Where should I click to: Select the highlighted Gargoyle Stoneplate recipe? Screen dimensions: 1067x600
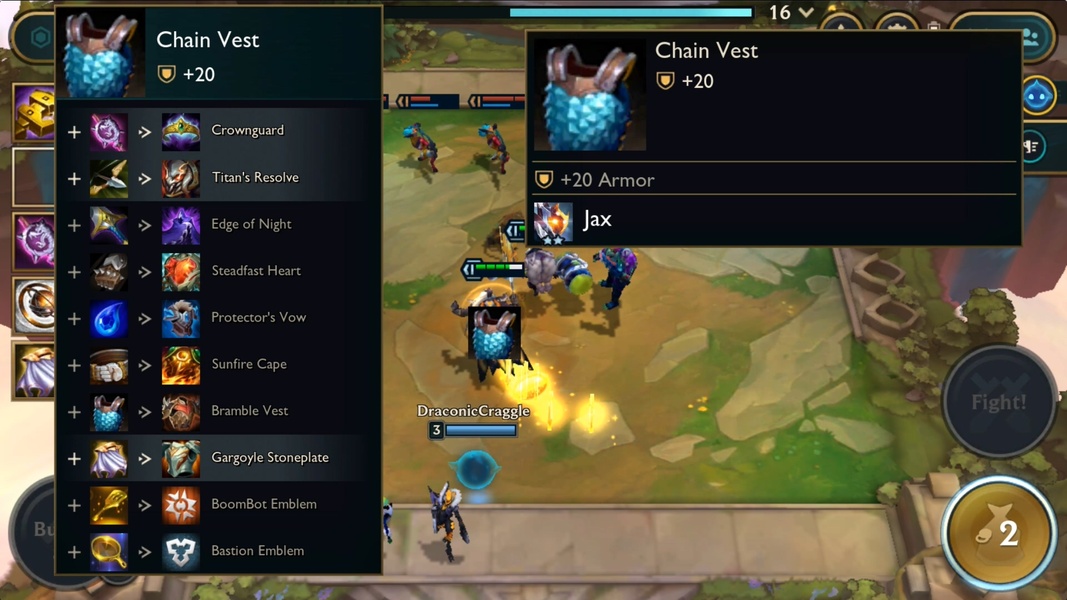(220, 458)
